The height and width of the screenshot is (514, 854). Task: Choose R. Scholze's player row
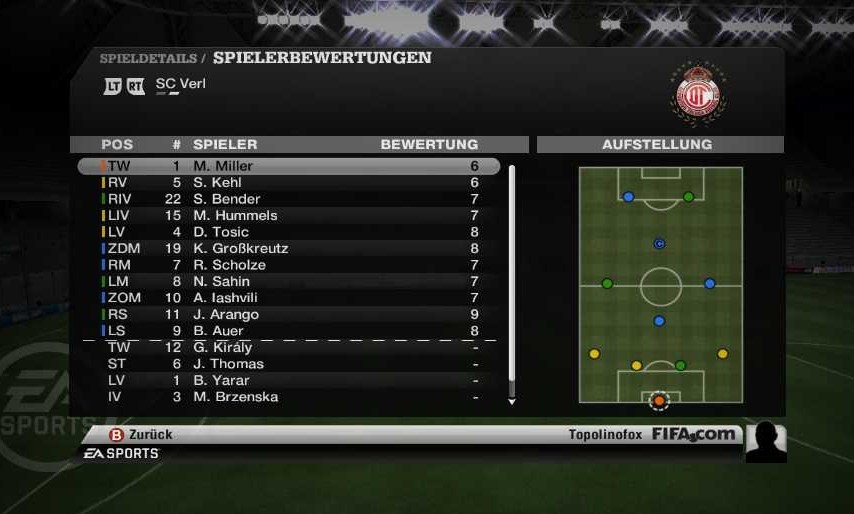[288, 265]
